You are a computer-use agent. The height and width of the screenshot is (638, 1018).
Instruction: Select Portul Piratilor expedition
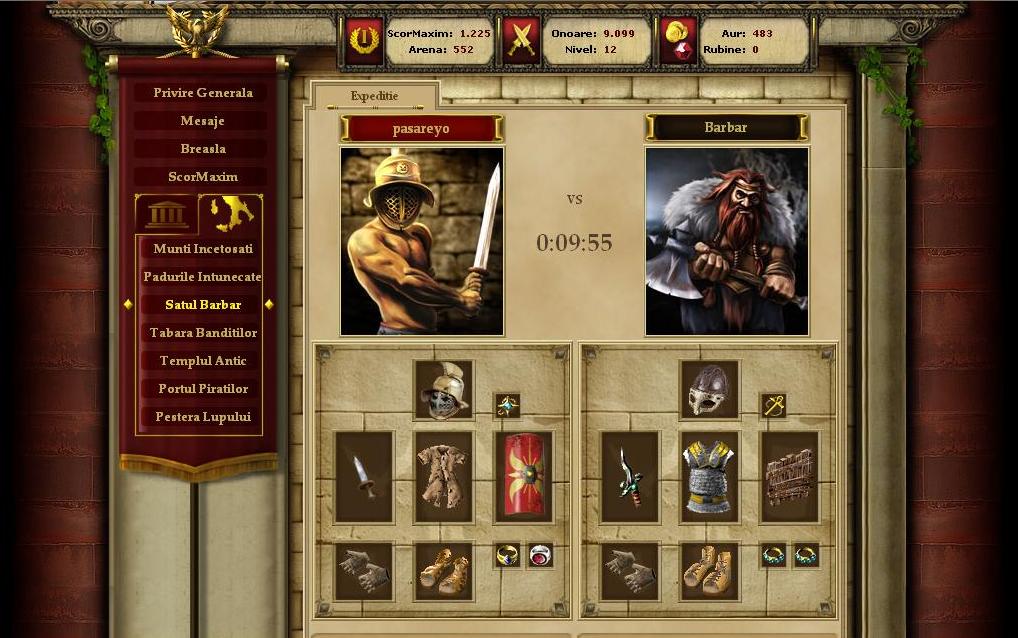point(202,389)
